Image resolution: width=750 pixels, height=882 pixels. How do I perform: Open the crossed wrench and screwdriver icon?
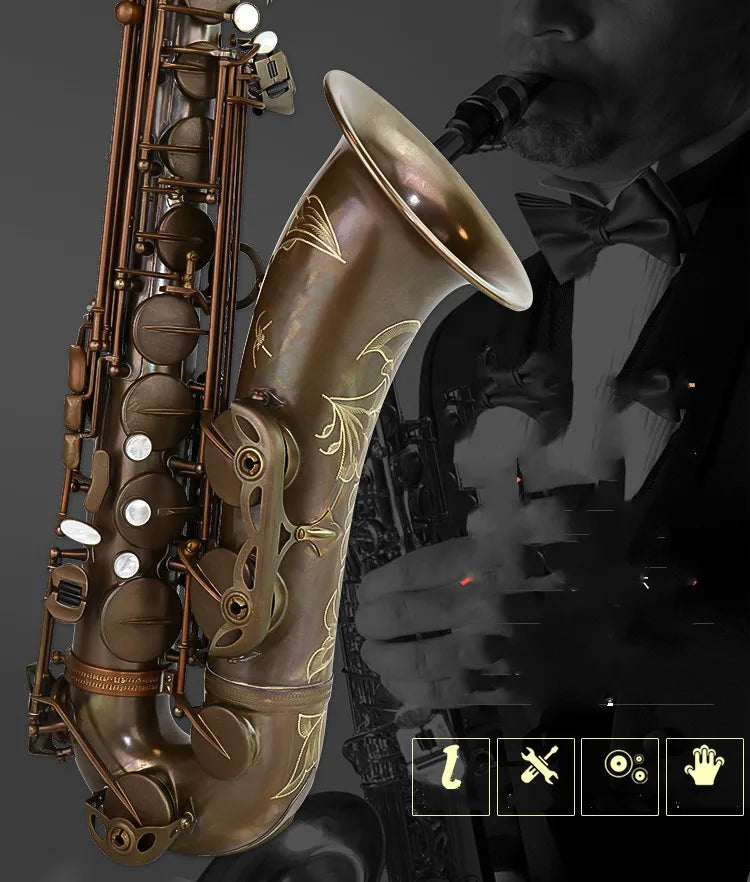536,777
